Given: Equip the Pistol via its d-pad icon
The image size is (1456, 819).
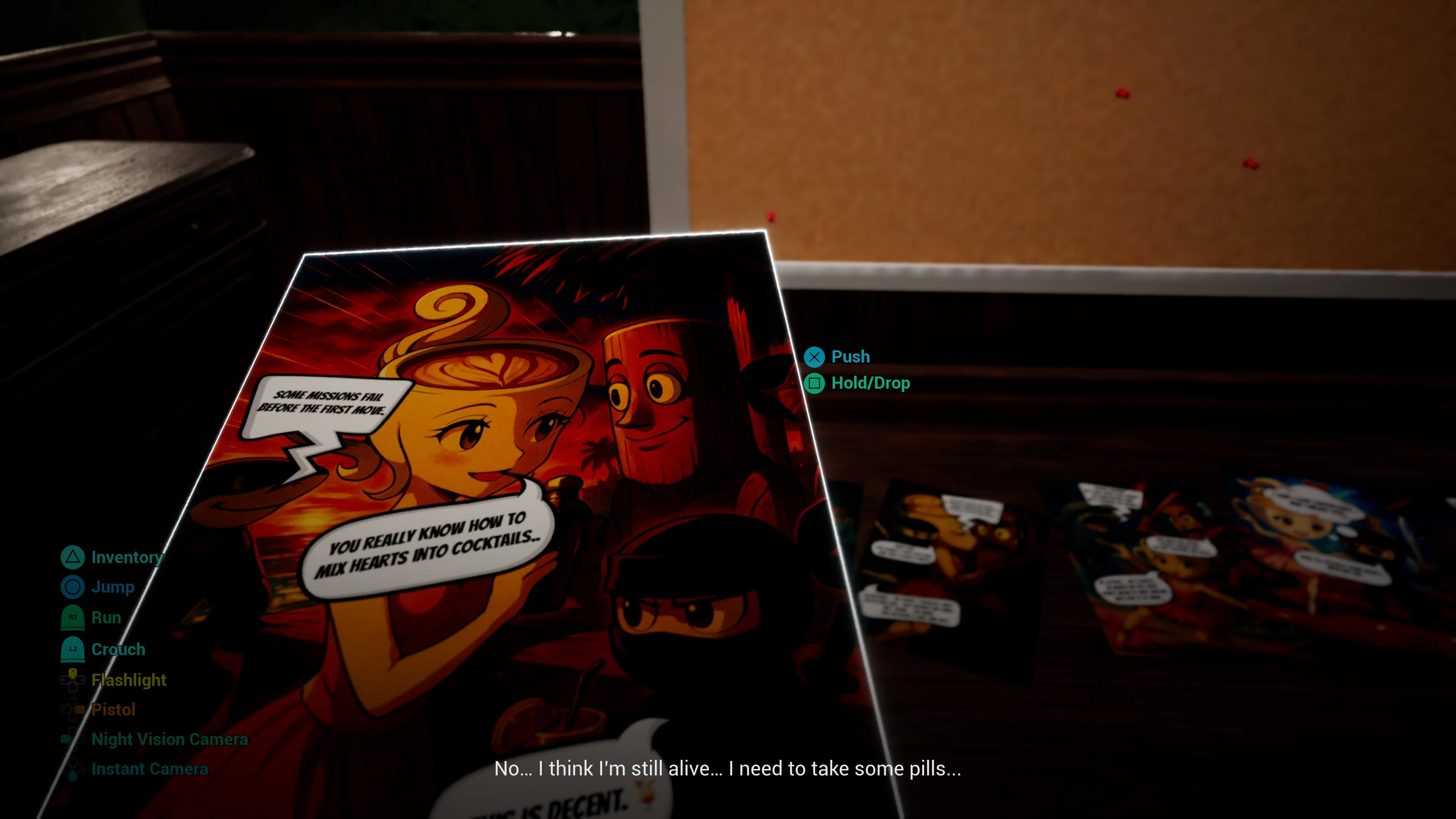Looking at the screenshot, I should (x=72, y=710).
